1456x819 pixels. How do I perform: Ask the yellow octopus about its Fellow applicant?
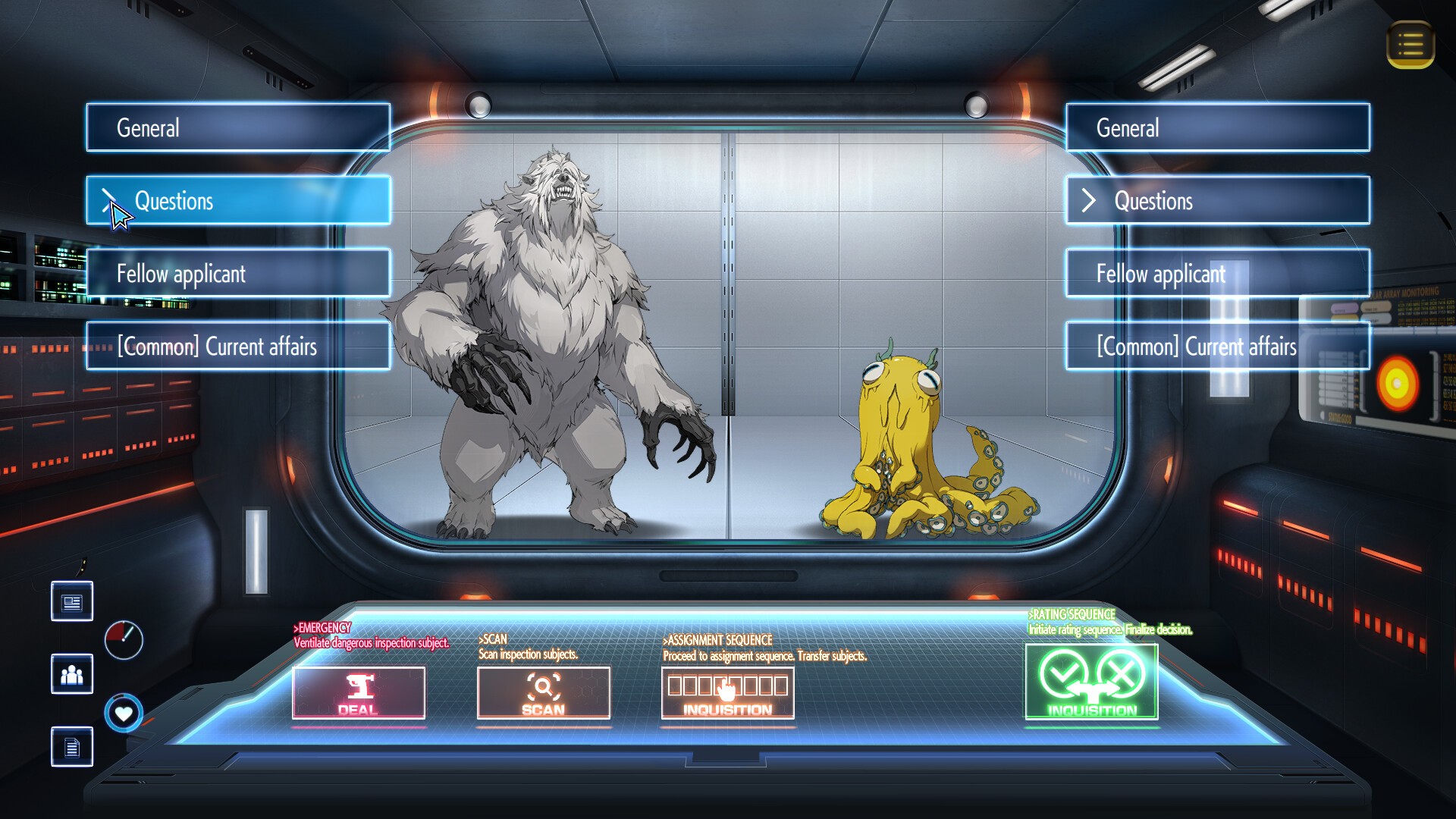(1217, 273)
